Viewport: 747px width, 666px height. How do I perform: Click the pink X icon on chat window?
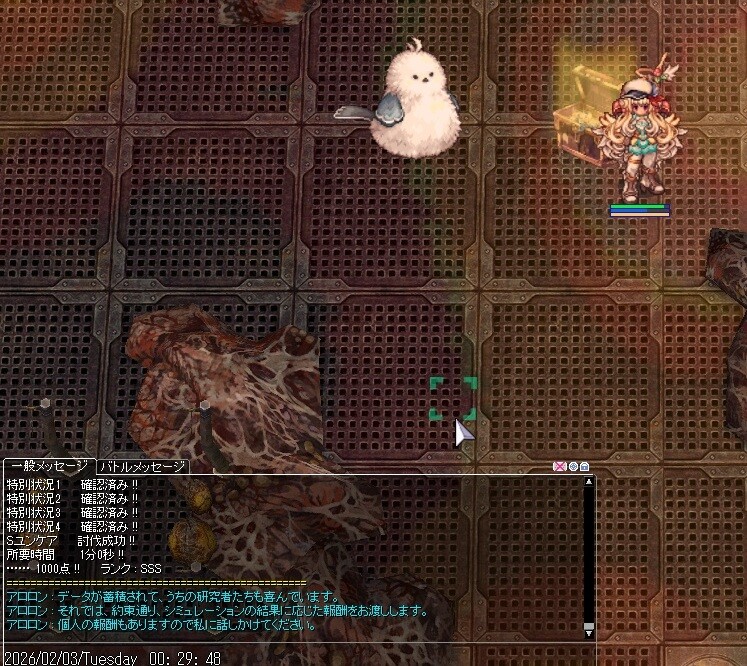click(559, 467)
